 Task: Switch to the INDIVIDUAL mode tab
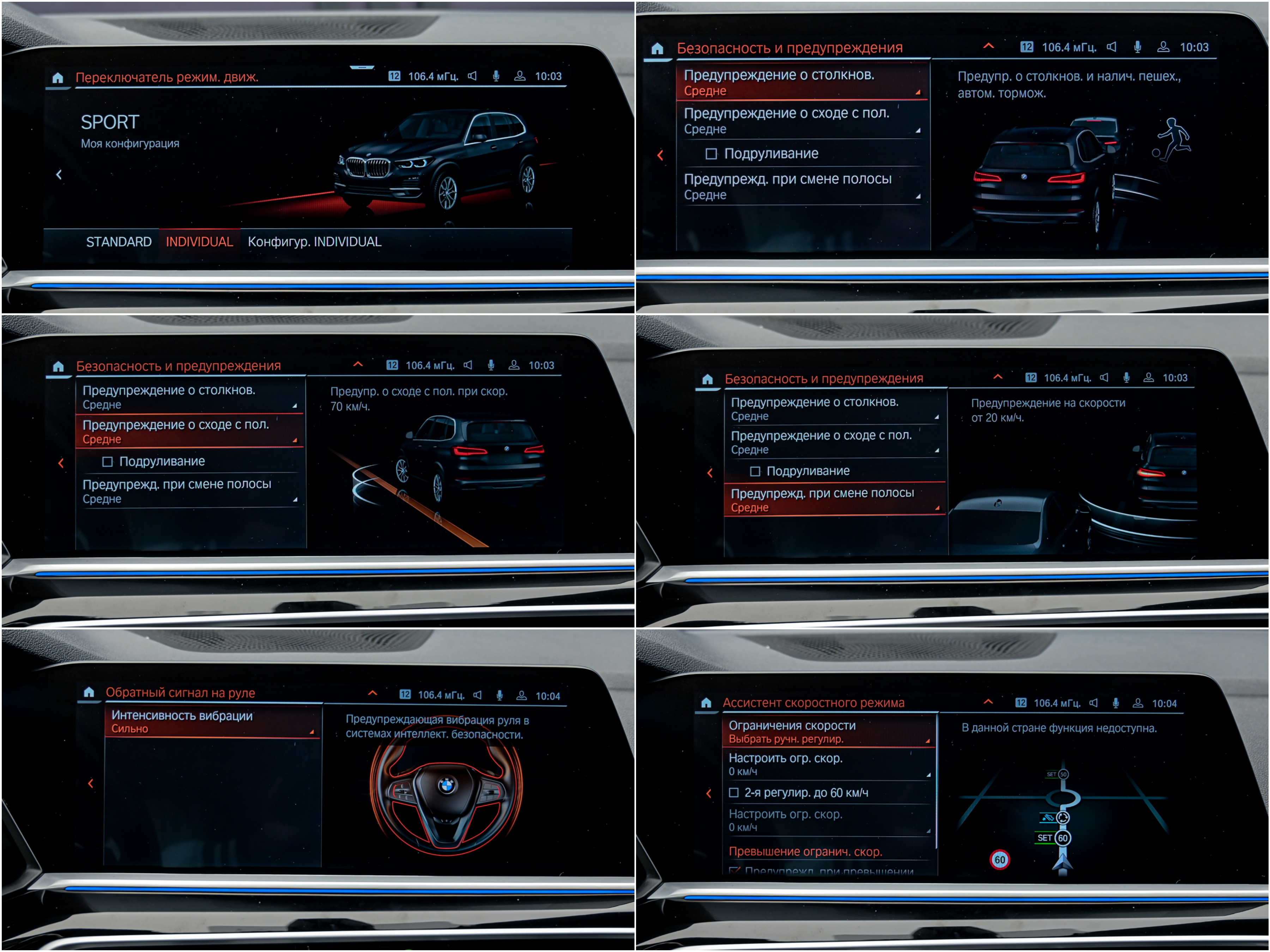[199, 242]
